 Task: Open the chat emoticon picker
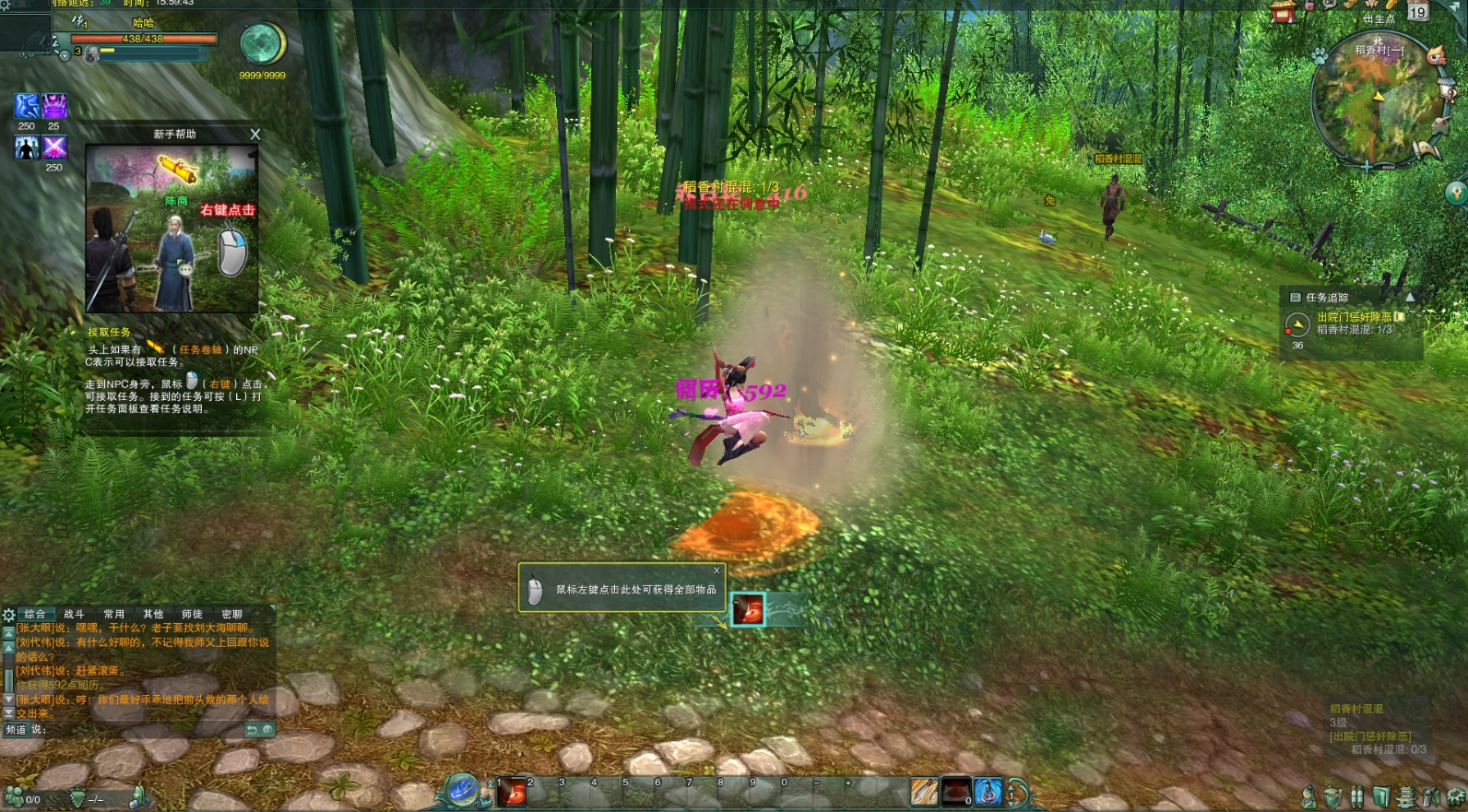[267, 730]
